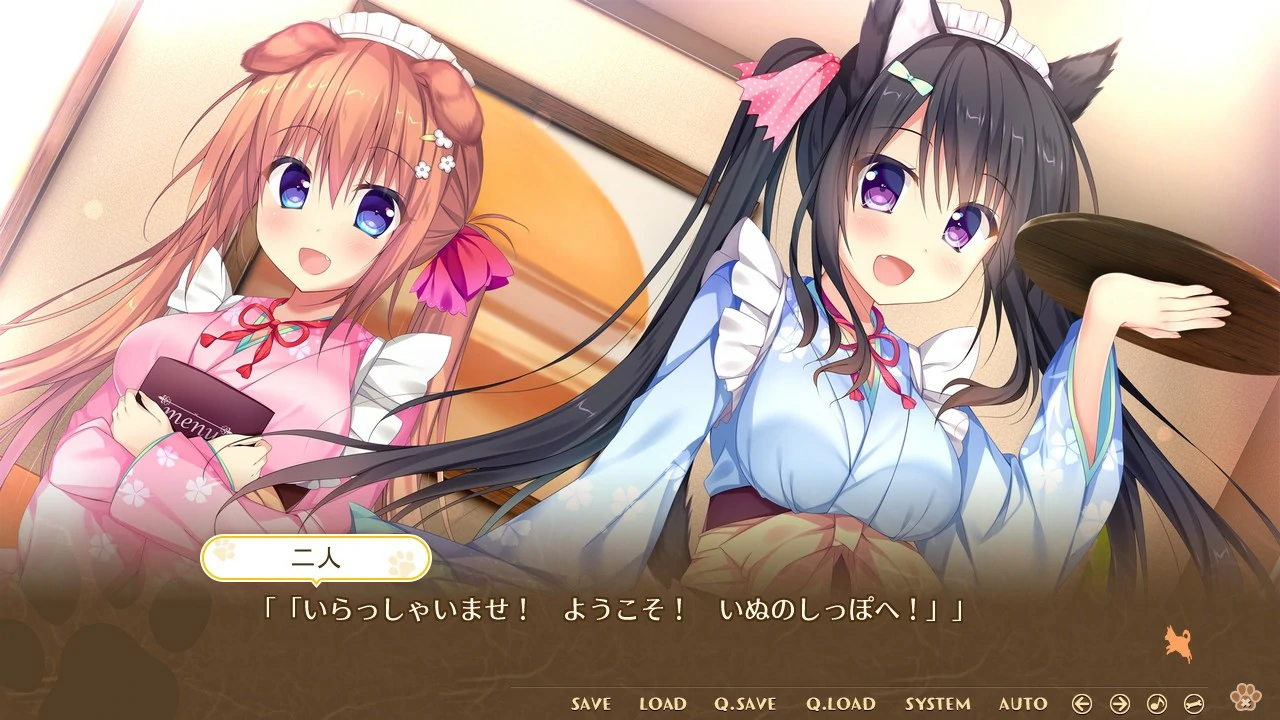The image size is (1280, 720).
Task: Open the SAVE screen
Action: [590, 703]
